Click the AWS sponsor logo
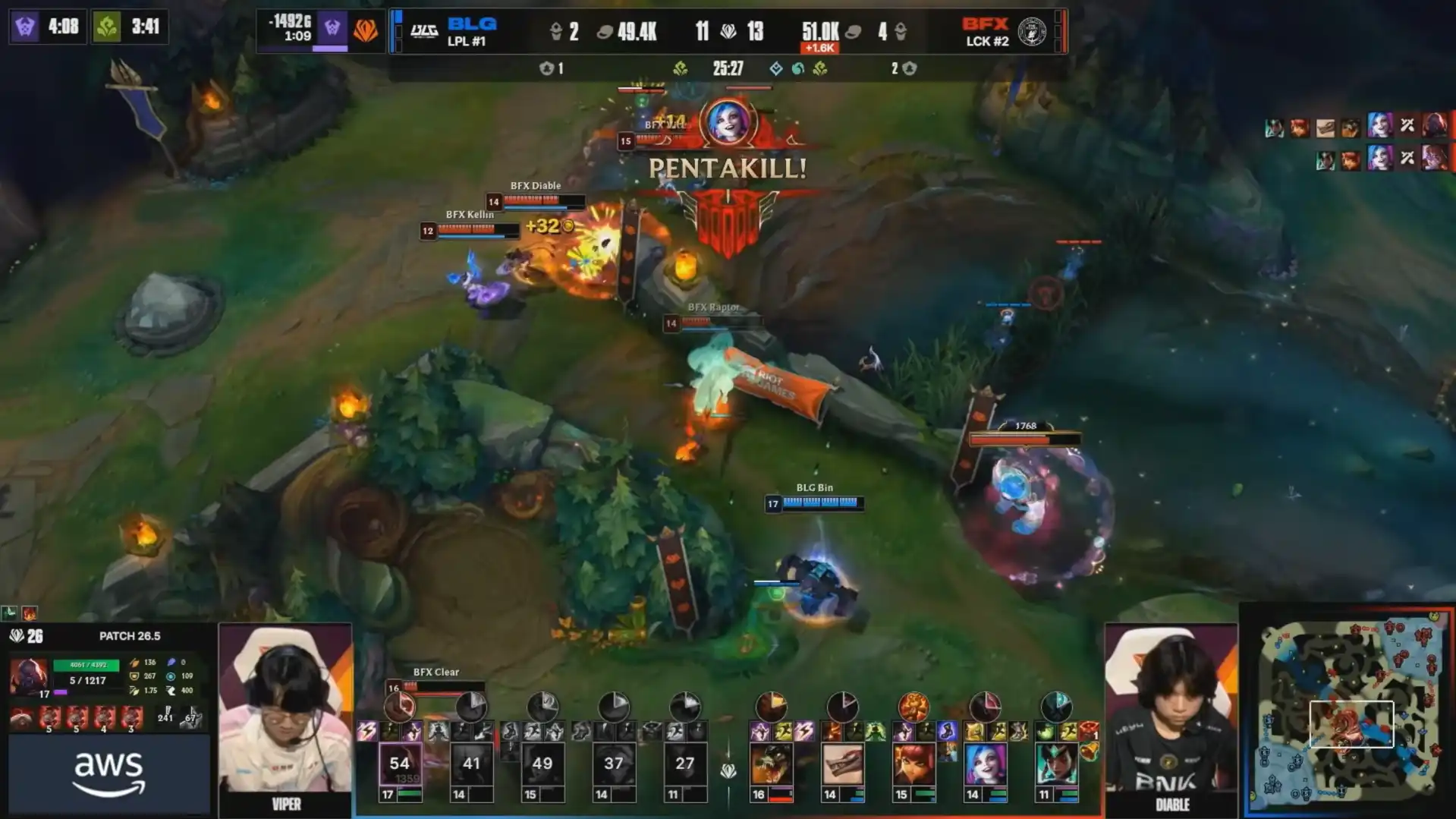Viewport: 1456px width, 819px height. 108,774
